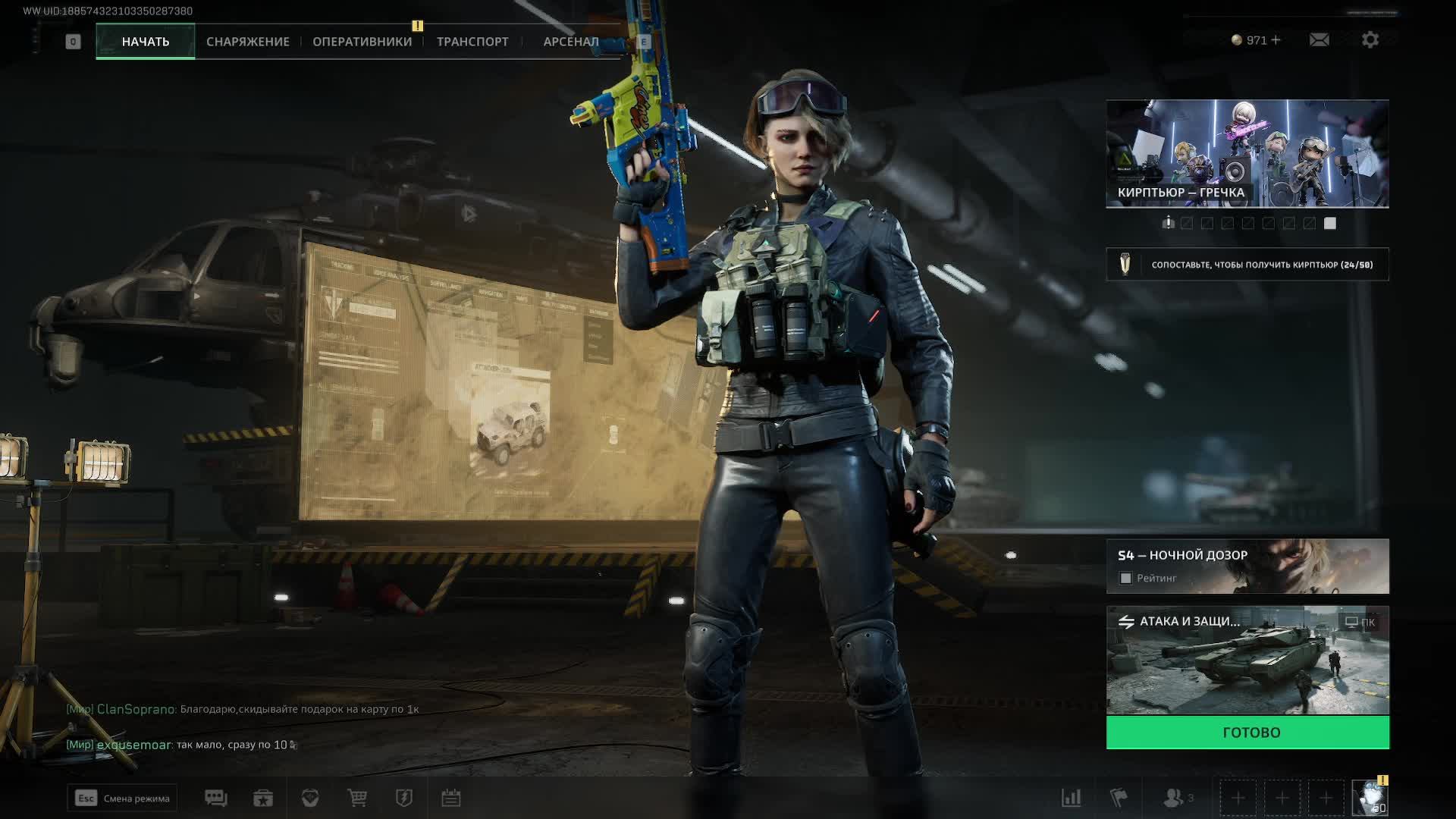
Task: Open the friends list icon
Action: pos(1174,798)
